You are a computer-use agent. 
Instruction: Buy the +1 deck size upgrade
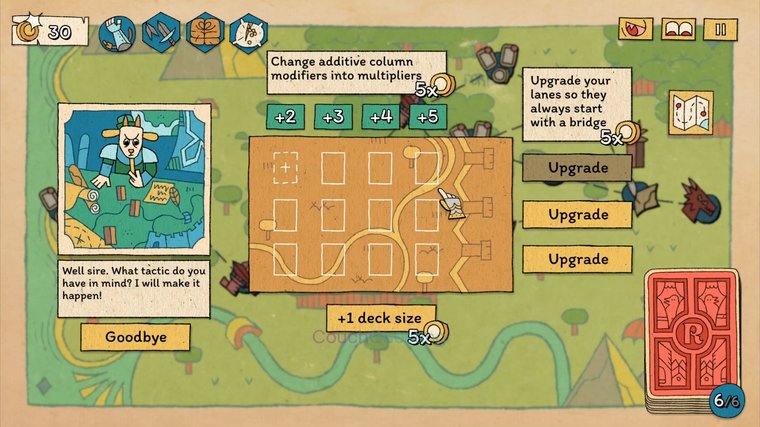point(380,319)
